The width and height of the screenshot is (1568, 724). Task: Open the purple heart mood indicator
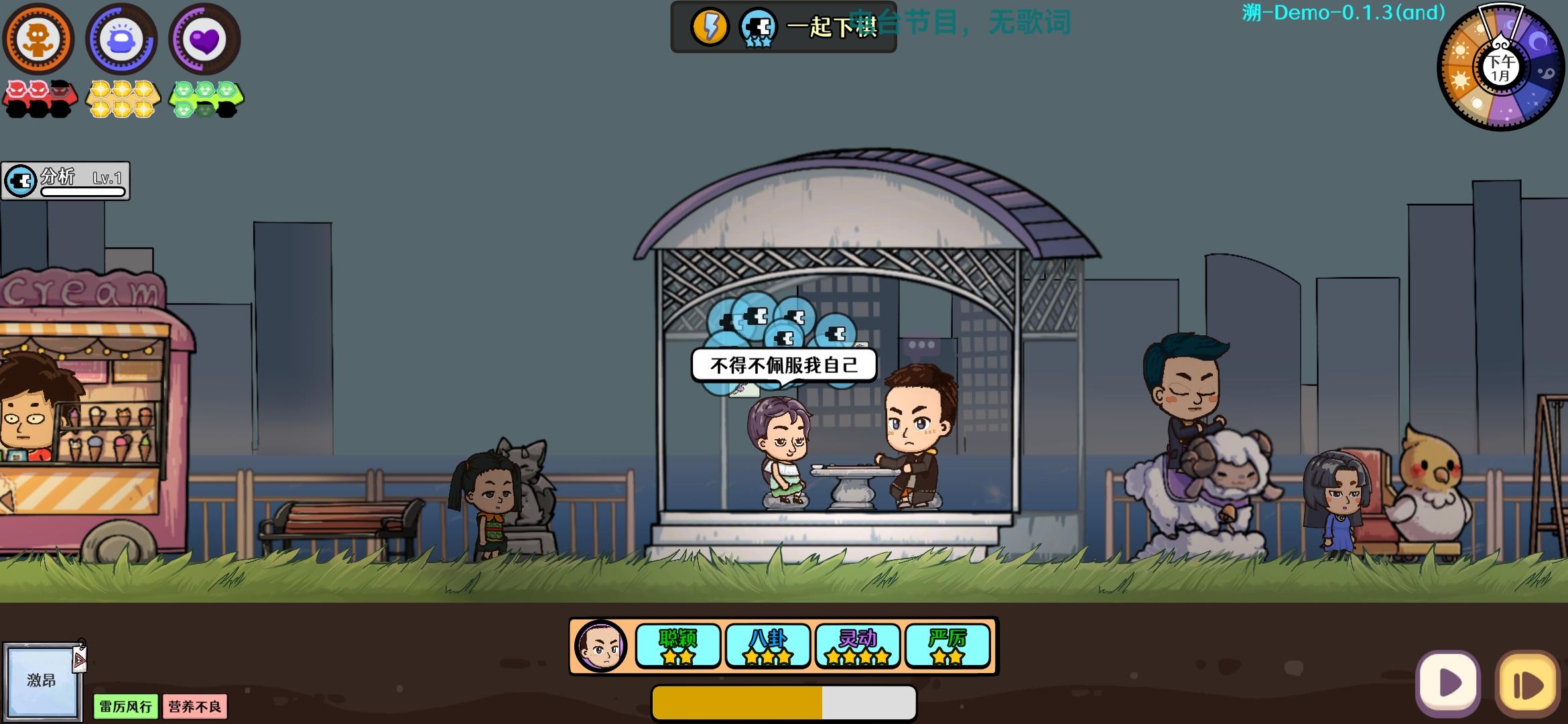point(204,38)
